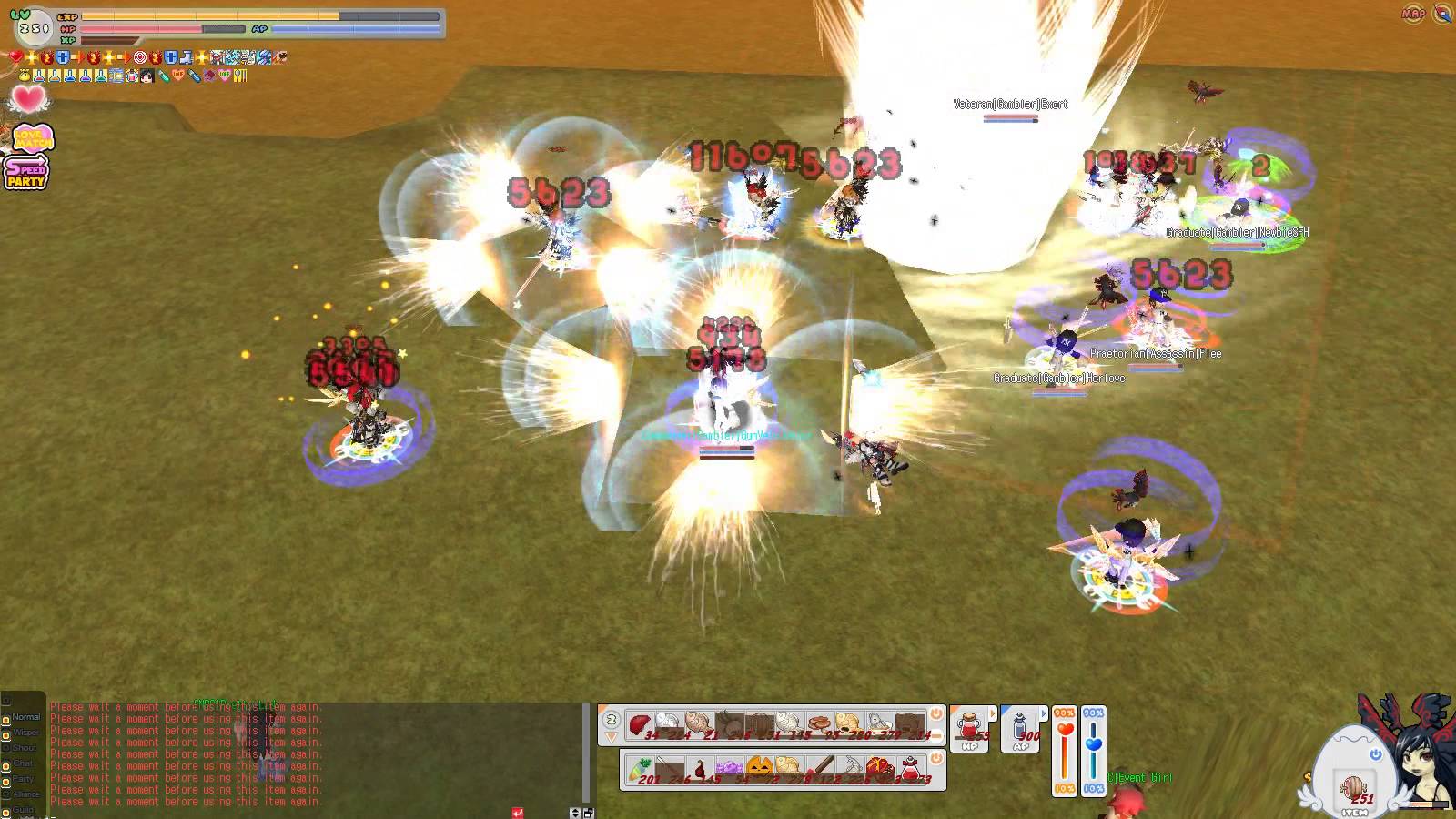Toggle the Party chat filter
1456x819 pixels.
point(6,780)
